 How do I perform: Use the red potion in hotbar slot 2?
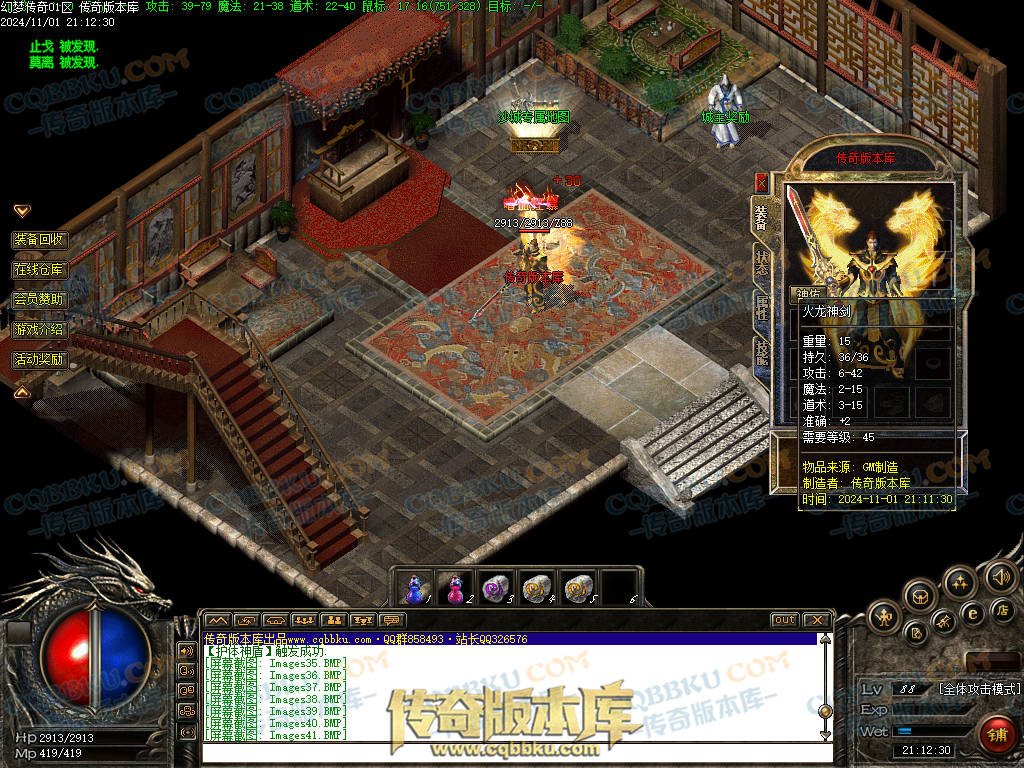coord(455,588)
